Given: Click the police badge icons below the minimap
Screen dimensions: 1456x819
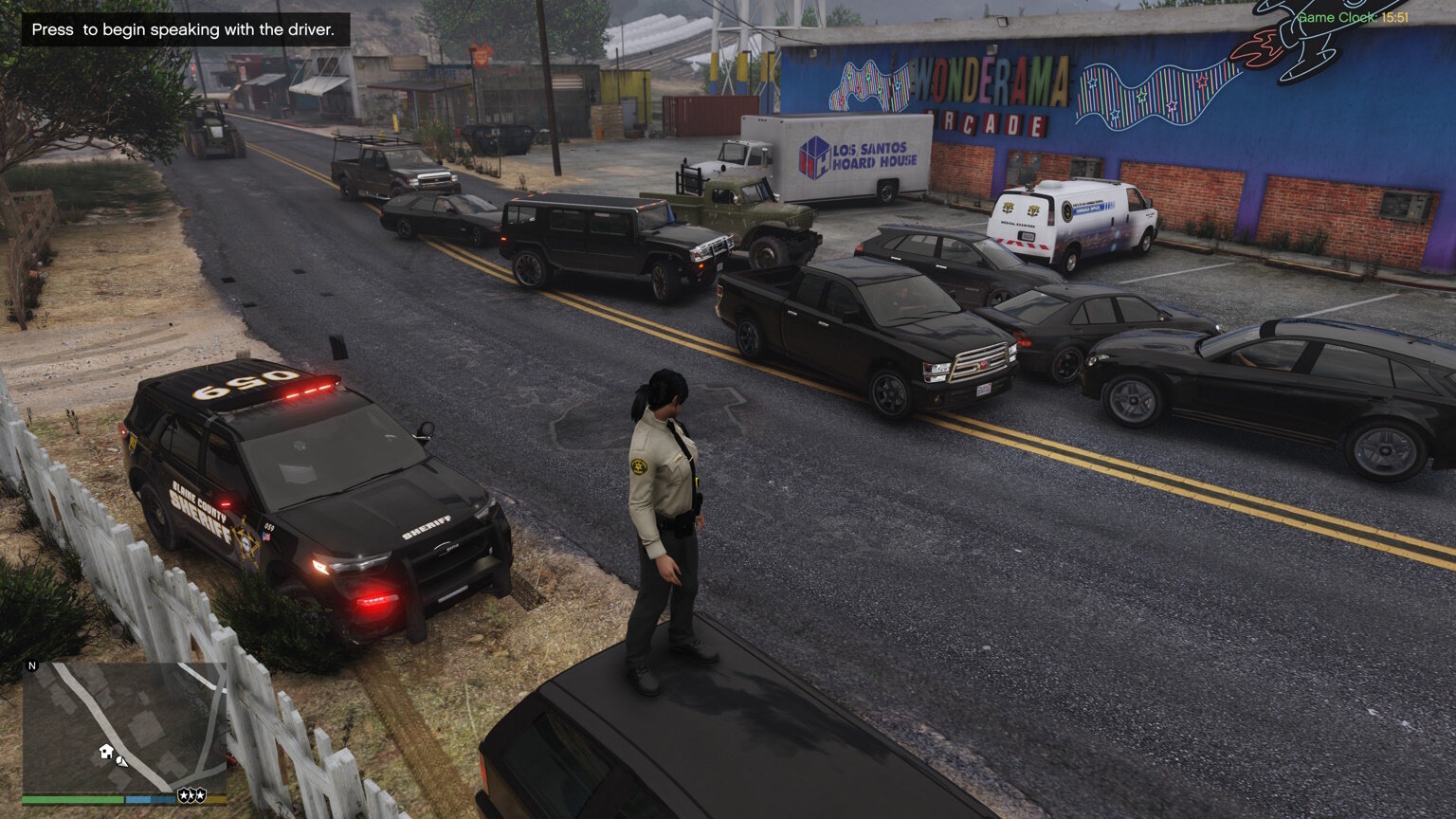Looking at the screenshot, I should [x=191, y=795].
